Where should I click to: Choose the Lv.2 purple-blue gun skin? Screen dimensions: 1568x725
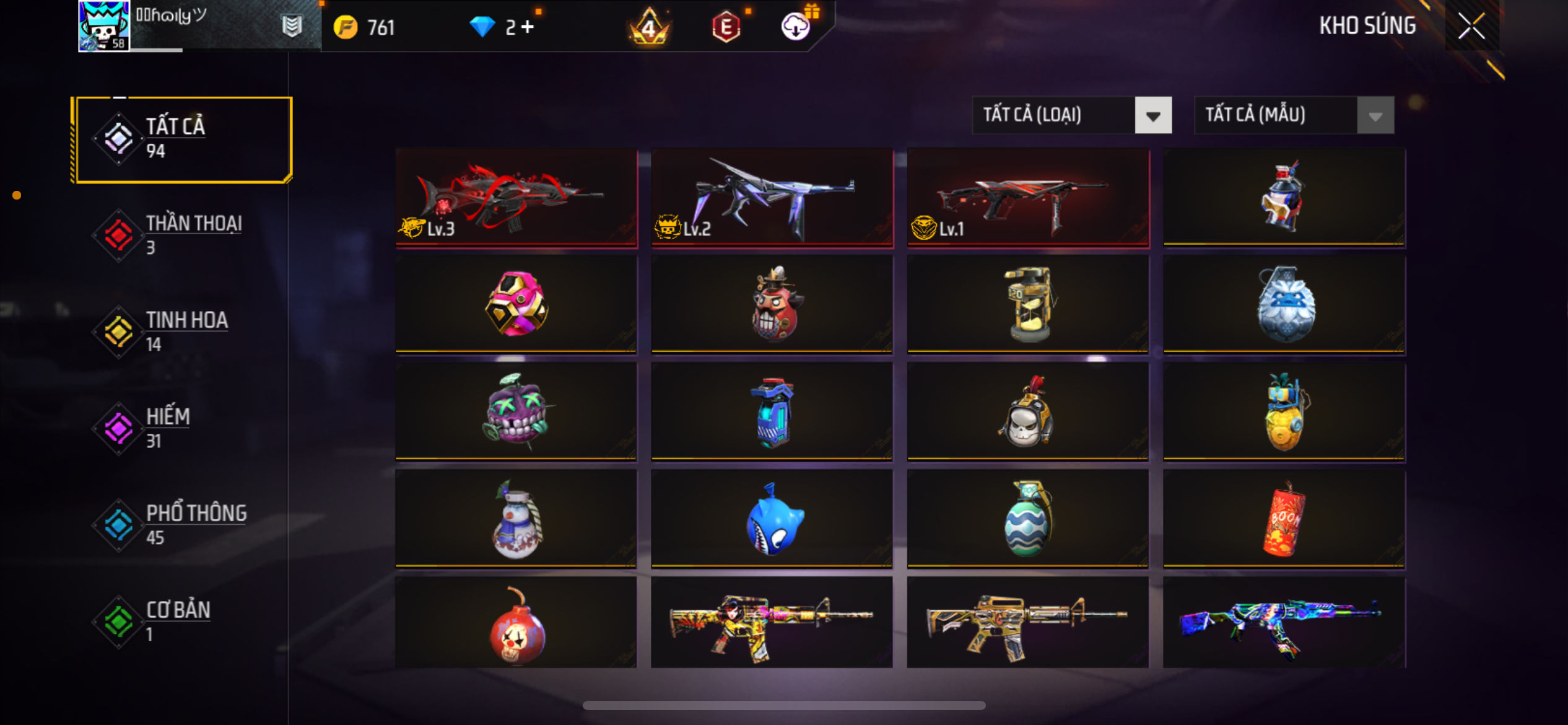(x=772, y=198)
